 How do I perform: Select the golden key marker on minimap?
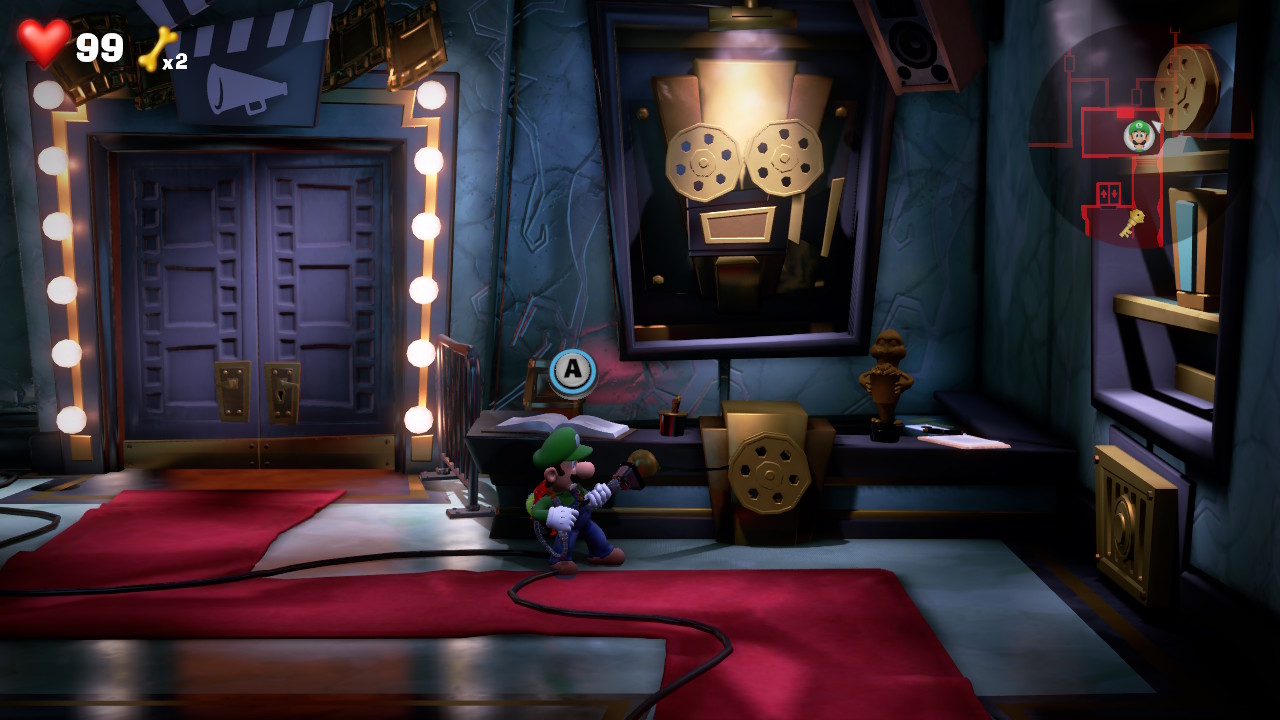[x=1131, y=223]
